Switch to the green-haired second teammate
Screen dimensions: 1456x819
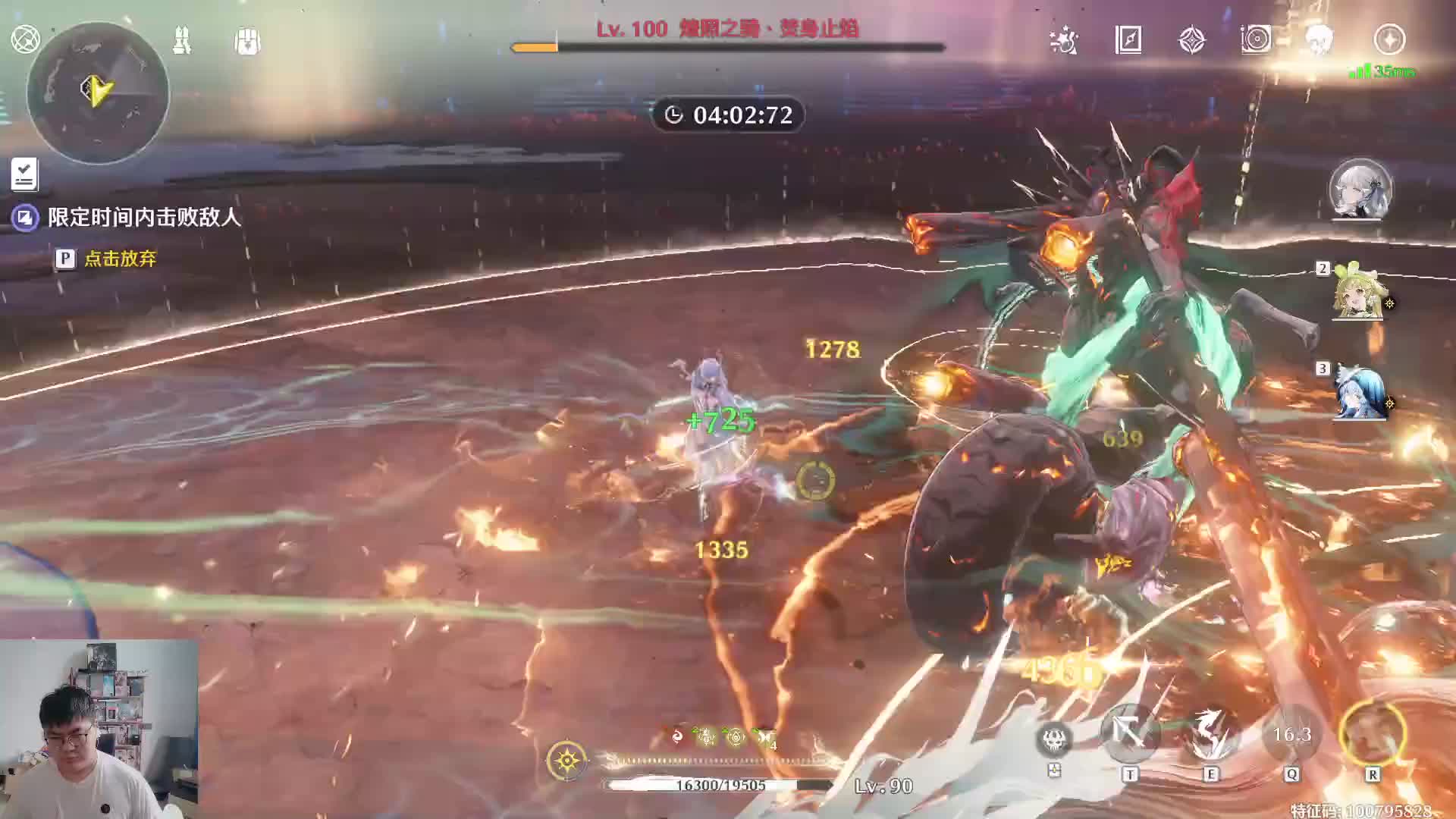(x=1360, y=293)
